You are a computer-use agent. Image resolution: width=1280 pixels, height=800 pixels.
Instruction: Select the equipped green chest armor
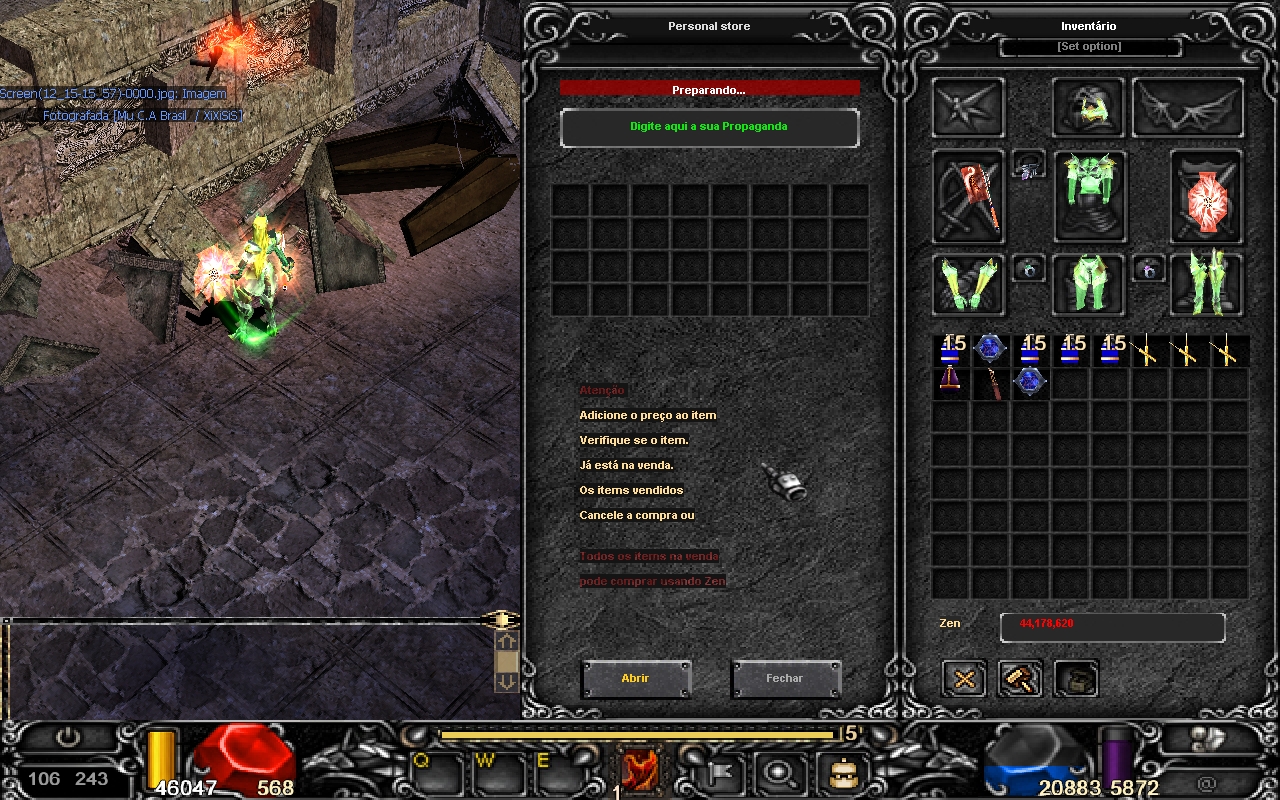pos(1089,197)
